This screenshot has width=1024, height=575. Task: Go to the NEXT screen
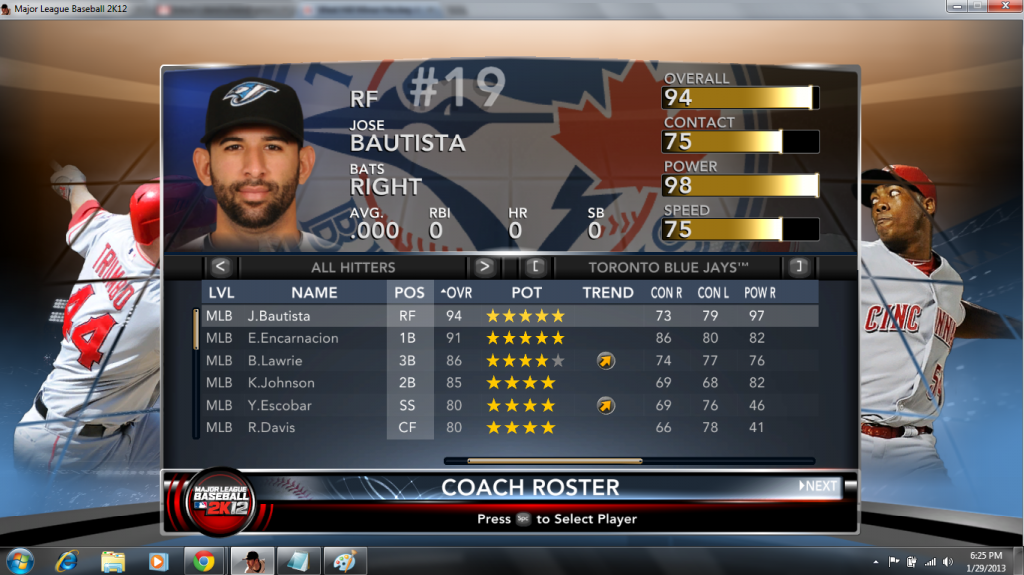pyautogui.click(x=818, y=486)
